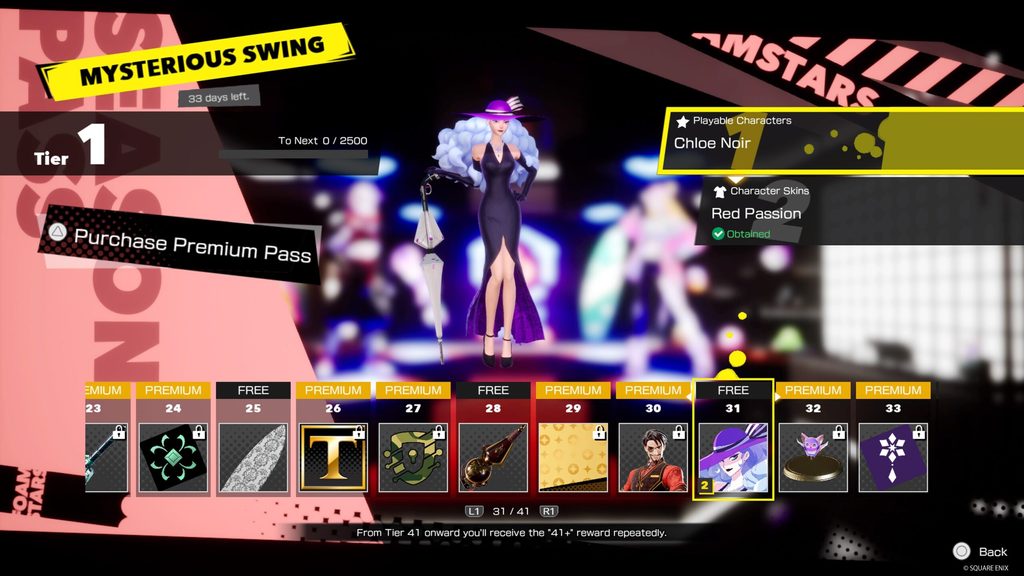
Task: Select tier 24 green emblem reward
Action: 173,457
